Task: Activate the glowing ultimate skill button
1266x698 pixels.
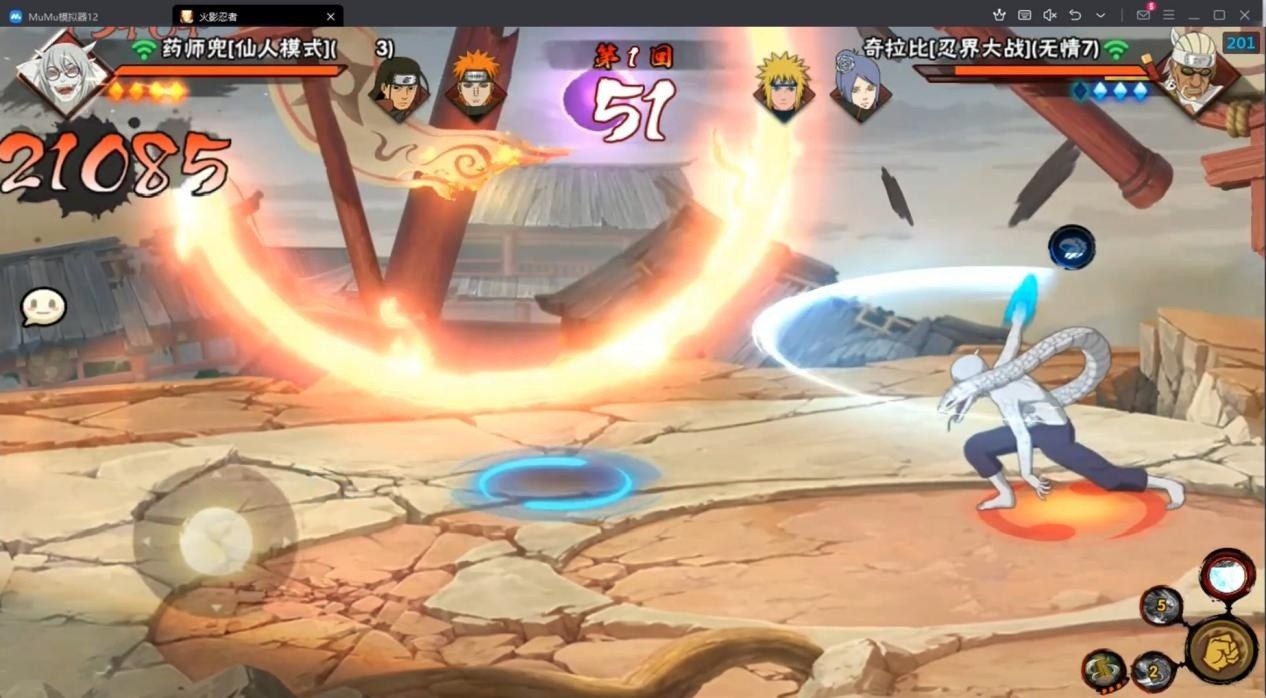Action: point(1227,576)
